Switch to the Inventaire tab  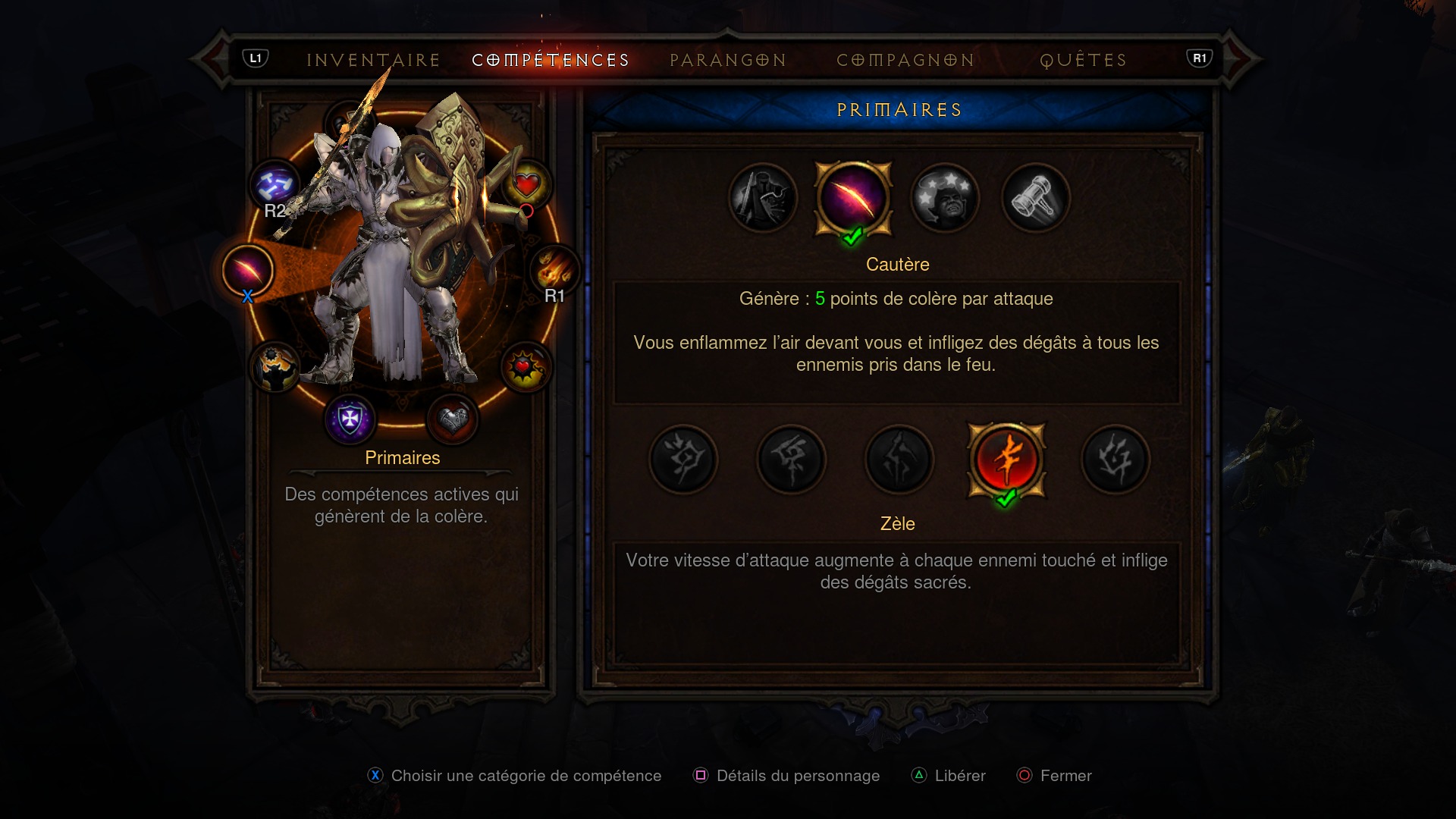373,60
